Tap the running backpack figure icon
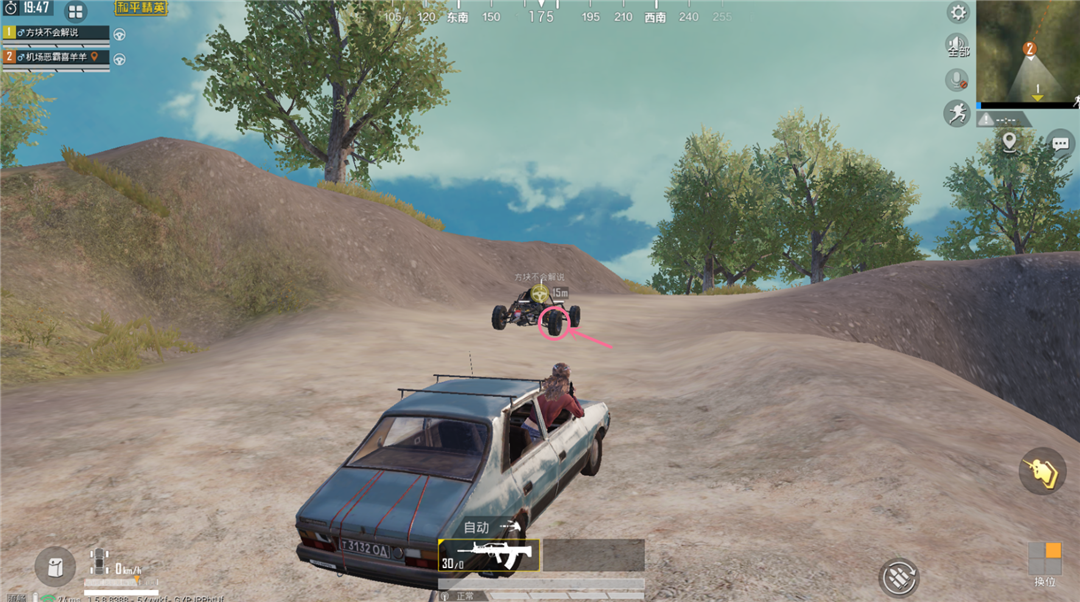This screenshot has width=1080, height=602. tap(957, 112)
